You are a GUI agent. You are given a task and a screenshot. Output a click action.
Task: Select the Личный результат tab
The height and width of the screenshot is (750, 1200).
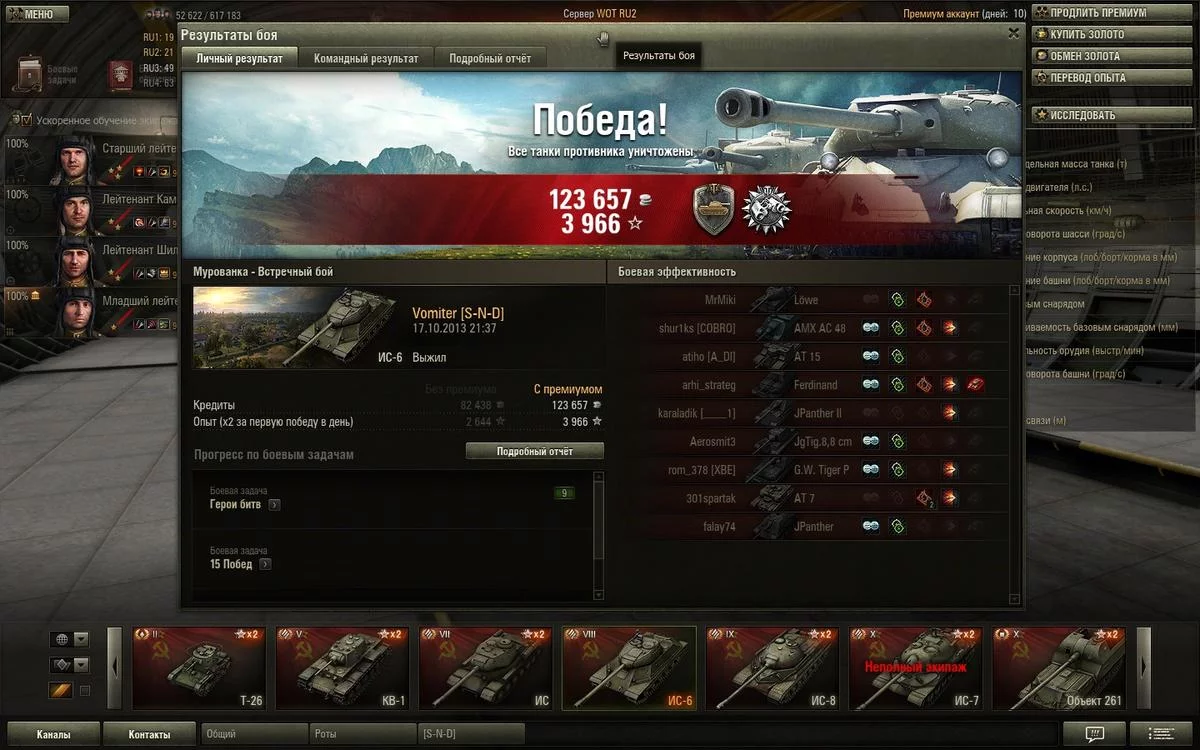click(239, 59)
